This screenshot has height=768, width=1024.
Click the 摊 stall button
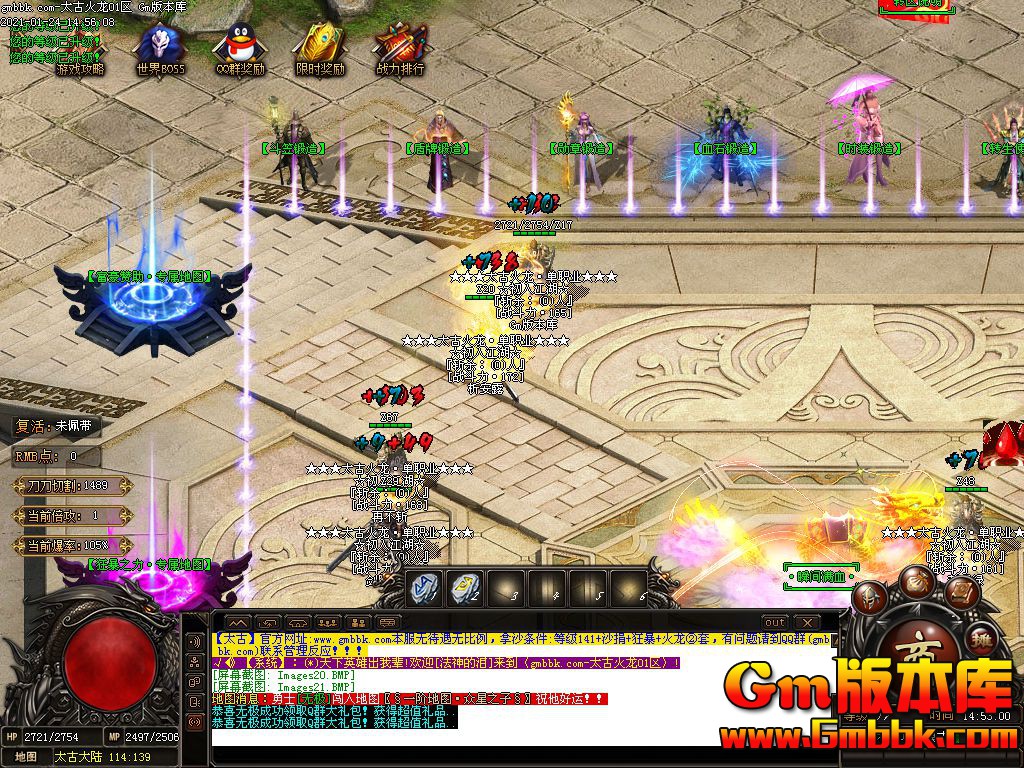[983, 640]
